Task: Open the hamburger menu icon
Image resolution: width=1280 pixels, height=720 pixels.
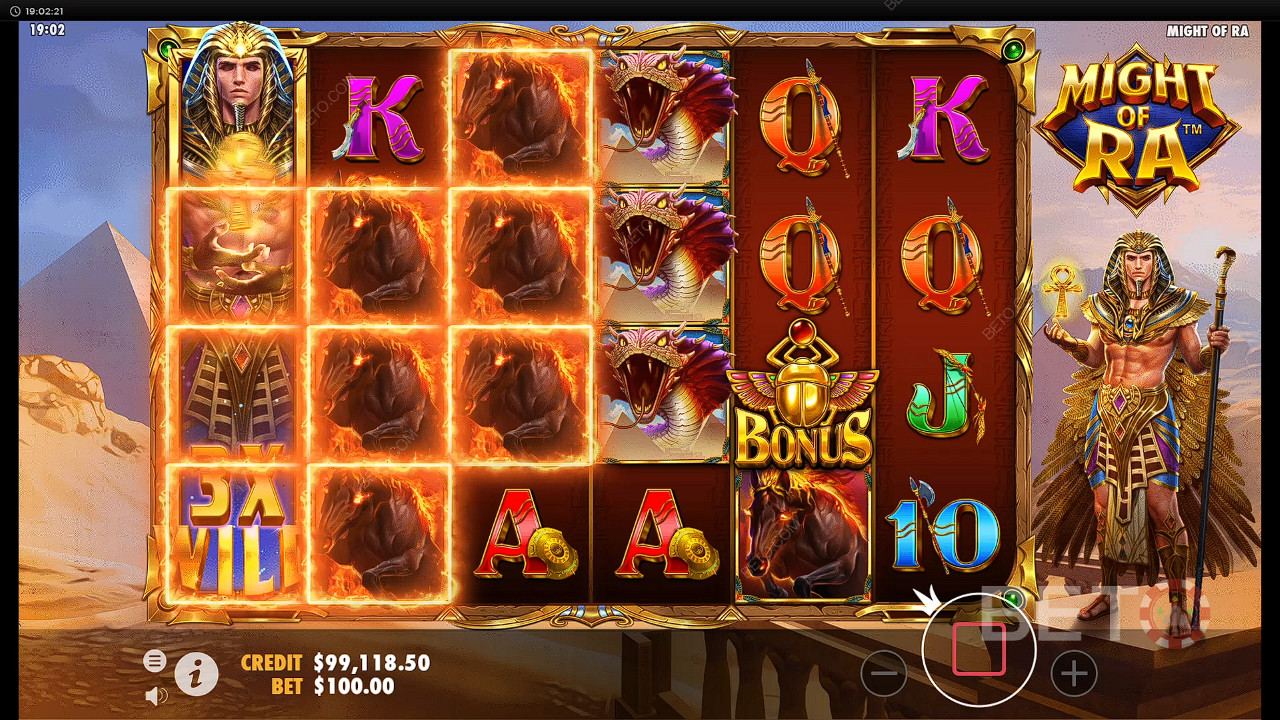Action: (x=154, y=660)
